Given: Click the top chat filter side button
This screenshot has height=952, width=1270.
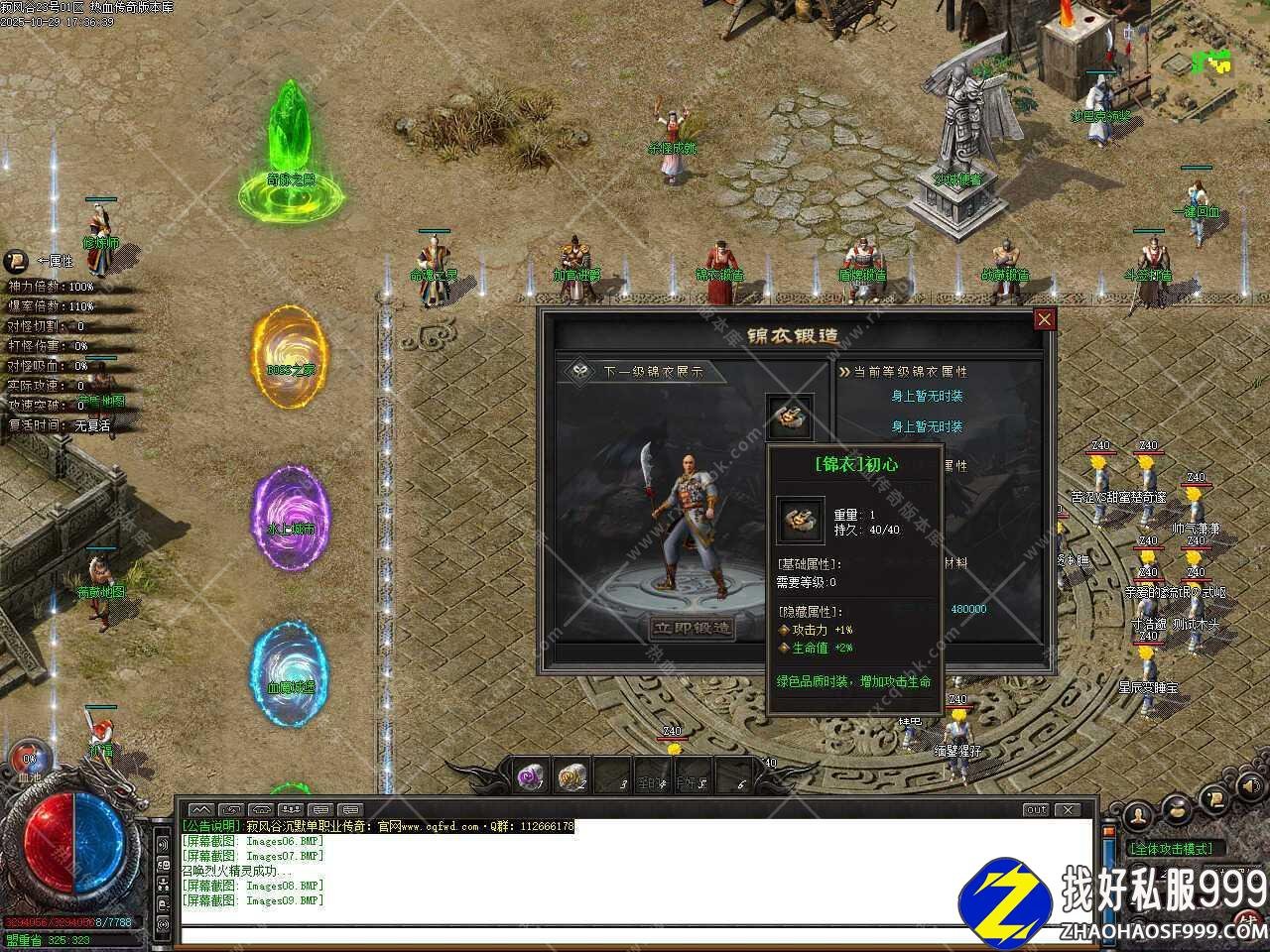Looking at the screenshot, I should click(164, 843).
